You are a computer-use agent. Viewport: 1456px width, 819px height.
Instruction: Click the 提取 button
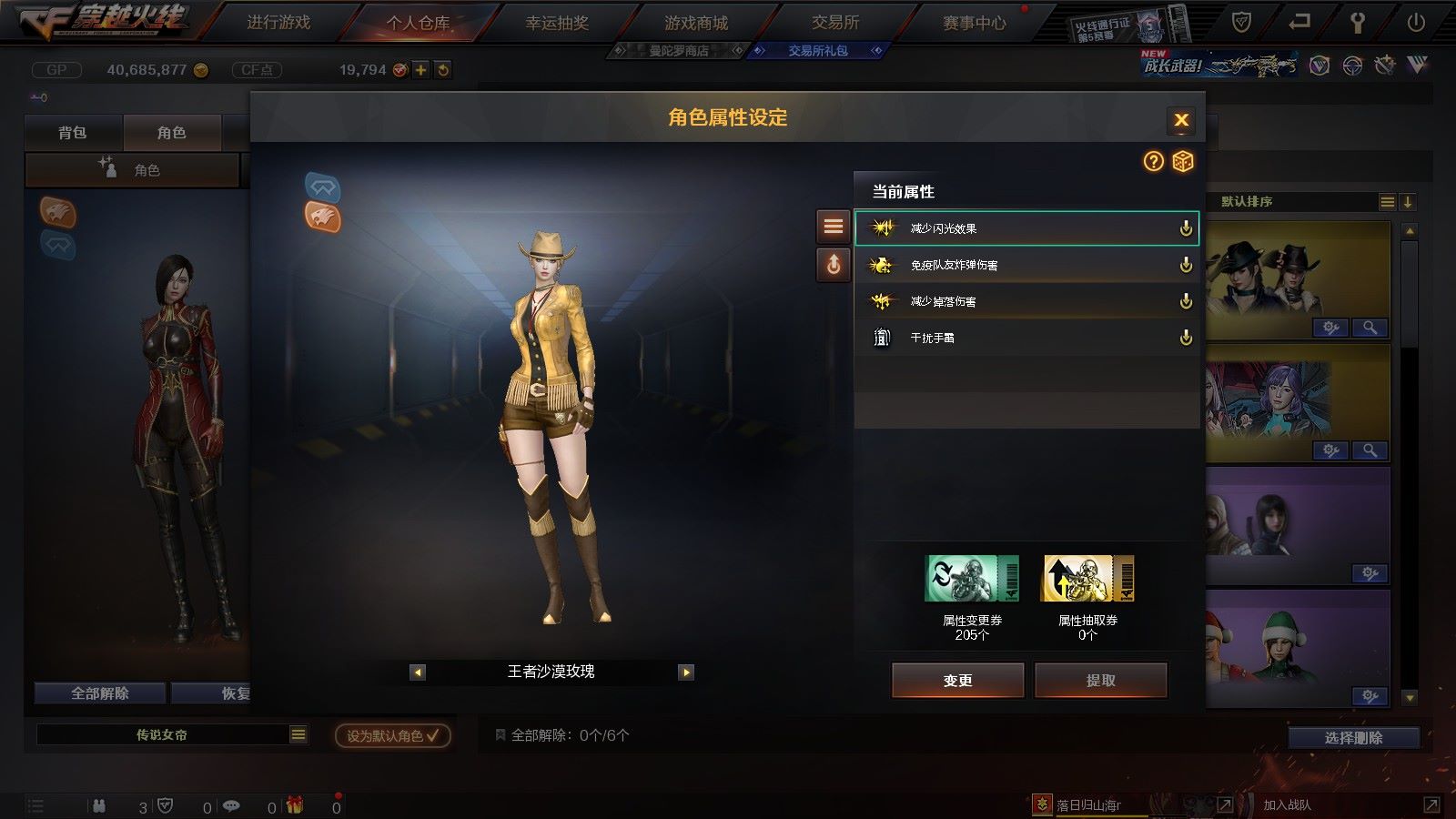click(1100, 680)
